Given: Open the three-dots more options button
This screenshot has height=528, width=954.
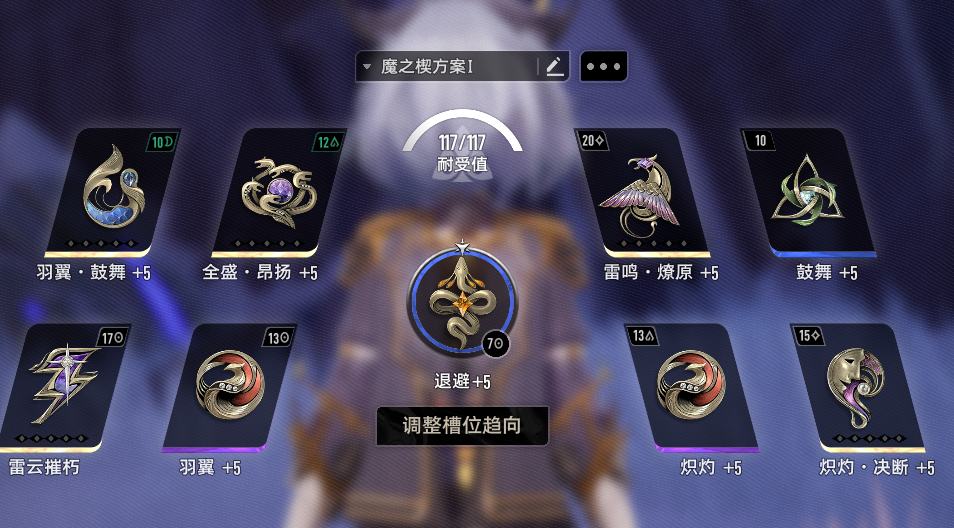Looking at the screenshot, I should click(603, 67).
